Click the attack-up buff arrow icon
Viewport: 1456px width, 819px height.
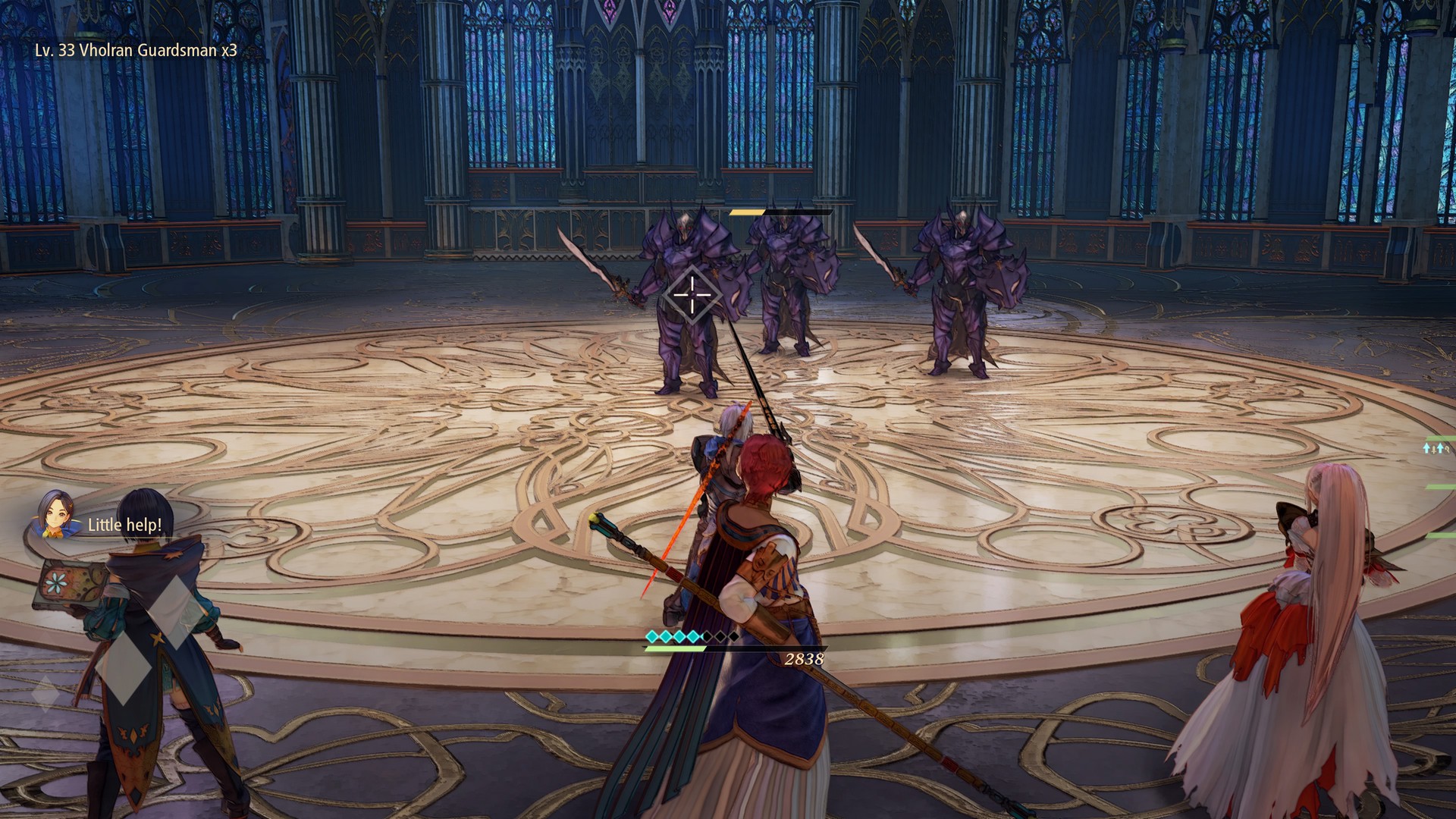click(x=1426, y=449)
